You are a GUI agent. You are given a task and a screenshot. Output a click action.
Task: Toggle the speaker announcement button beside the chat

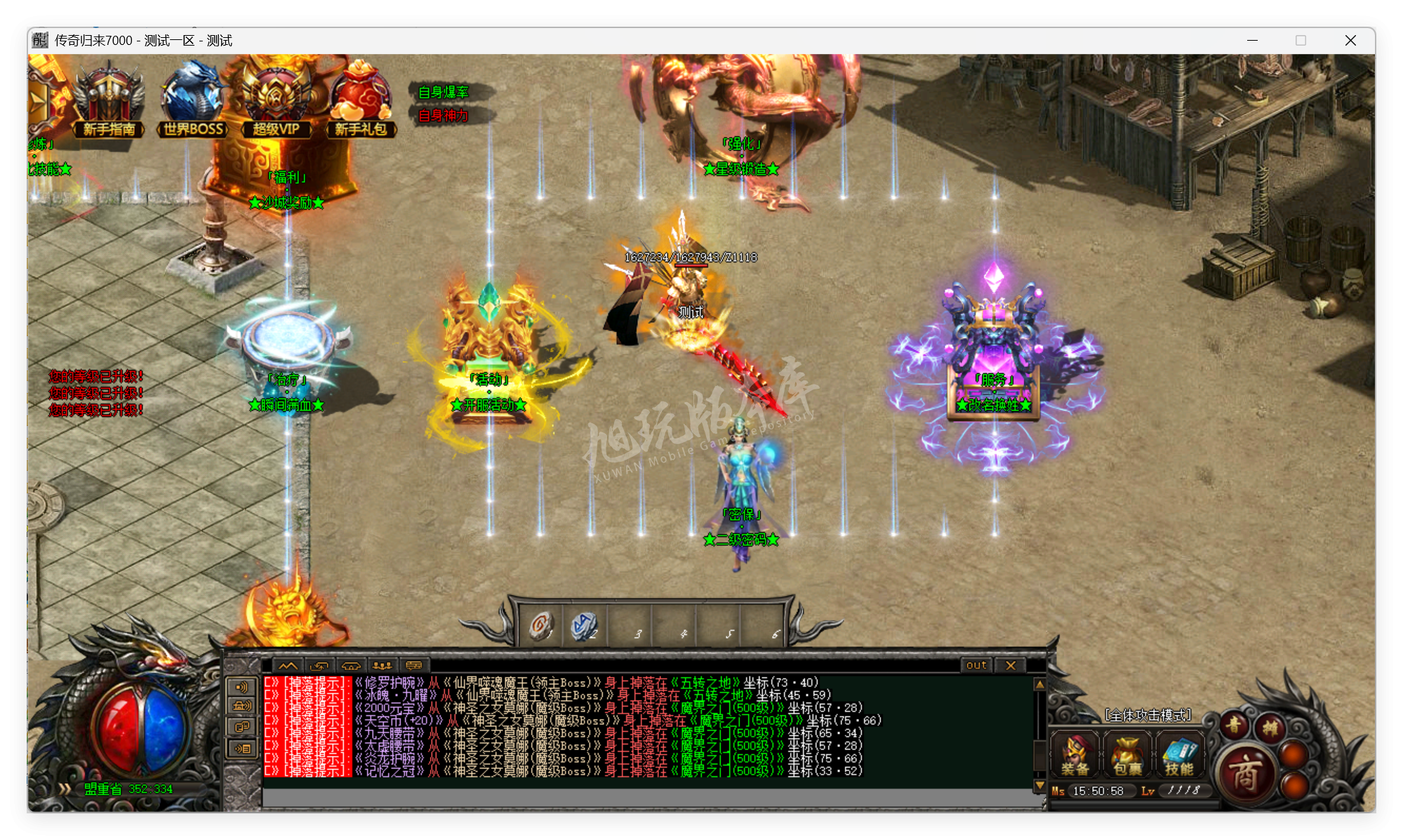[242, 686]
